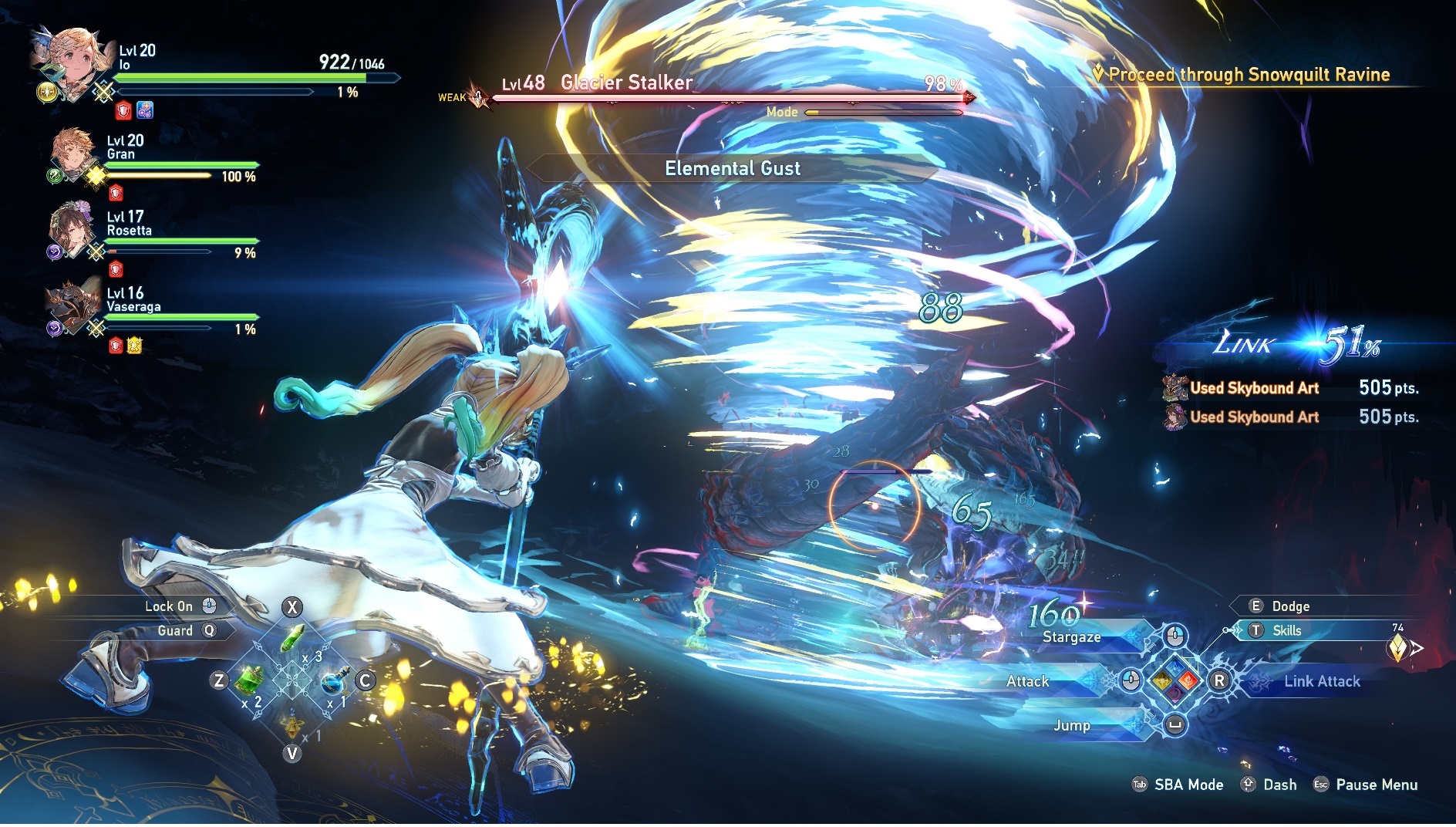
Task: Activate the purple moon skill icon
Action: pos(1175,694)
